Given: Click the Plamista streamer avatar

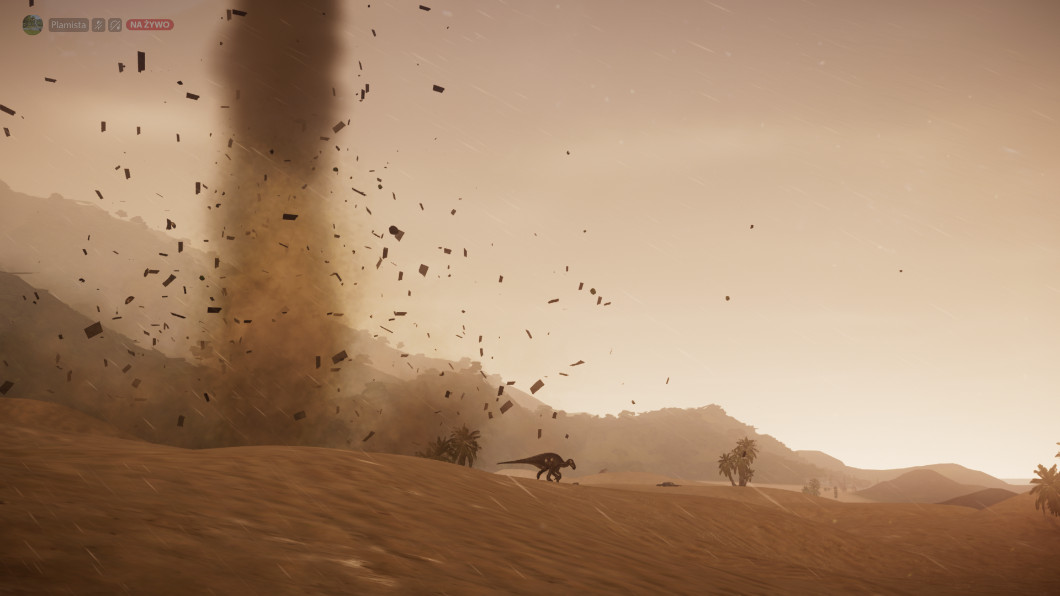Looking at the screenshot, I should click(x=32, y=24).
